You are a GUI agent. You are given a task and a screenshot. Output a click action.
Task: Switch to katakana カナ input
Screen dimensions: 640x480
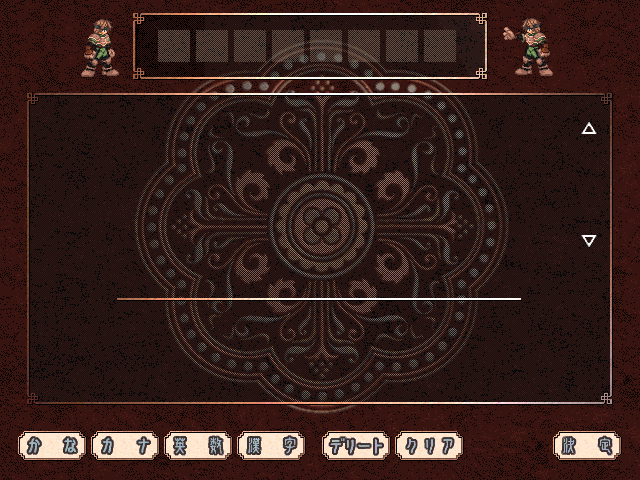pyautogui.click(x=126, y=446)
